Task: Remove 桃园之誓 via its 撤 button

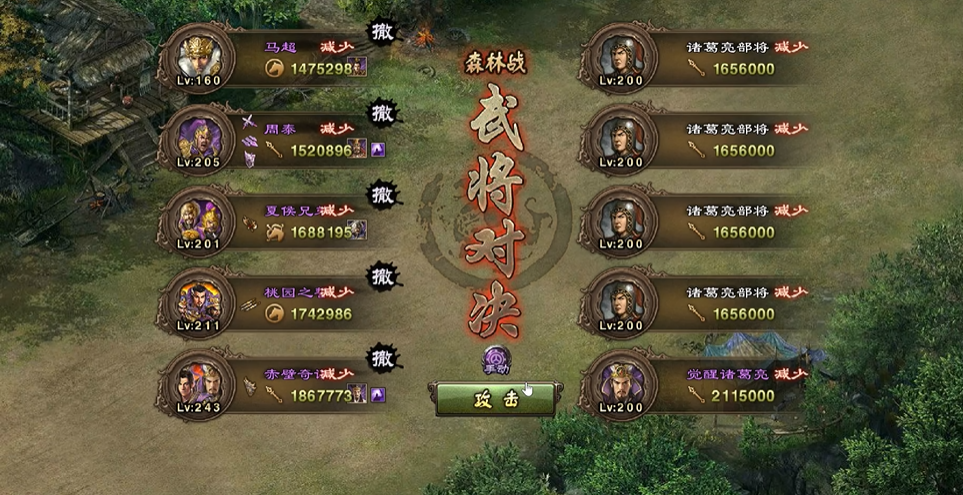Action: pyautogui.click(x=381, y=274)
